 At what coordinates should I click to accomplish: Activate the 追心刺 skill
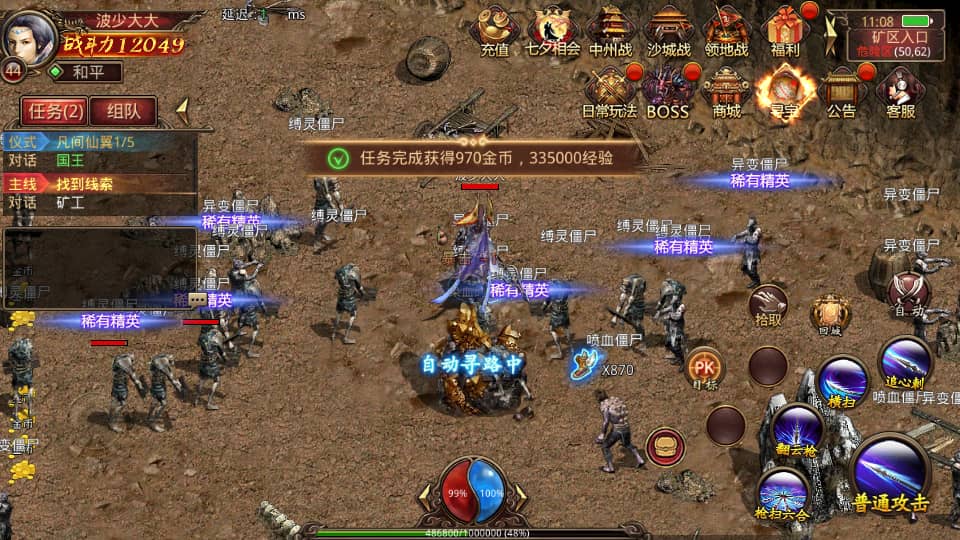point(906,362)
